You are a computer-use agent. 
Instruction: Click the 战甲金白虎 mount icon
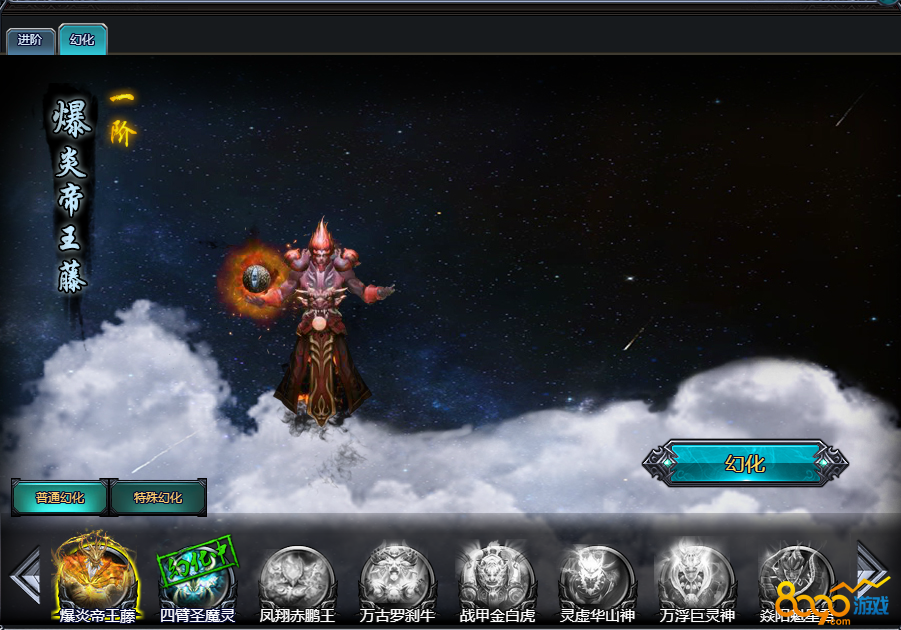(x=497, y=577)
